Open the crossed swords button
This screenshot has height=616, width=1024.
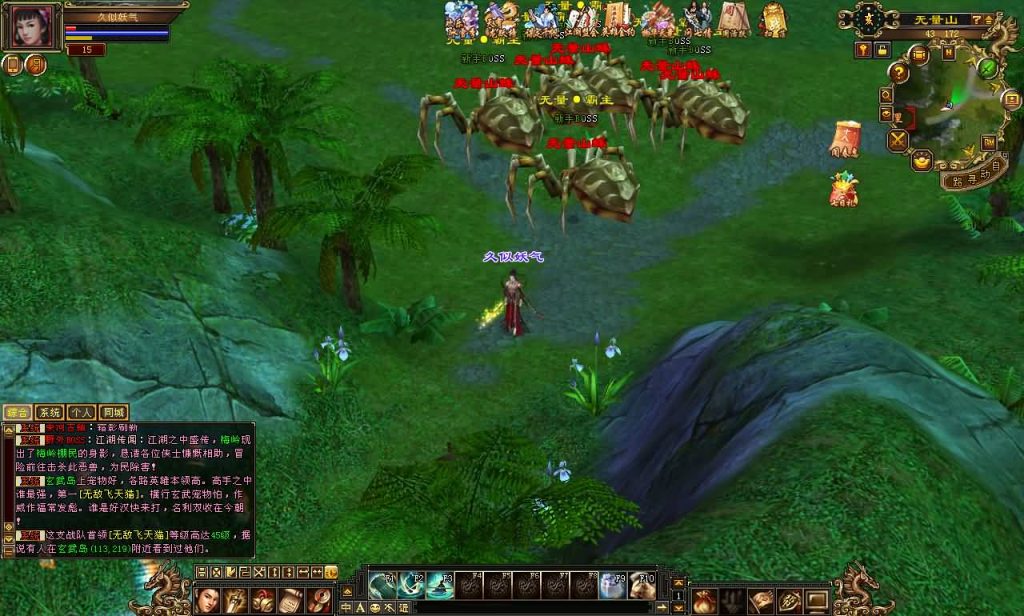point(896,140)
